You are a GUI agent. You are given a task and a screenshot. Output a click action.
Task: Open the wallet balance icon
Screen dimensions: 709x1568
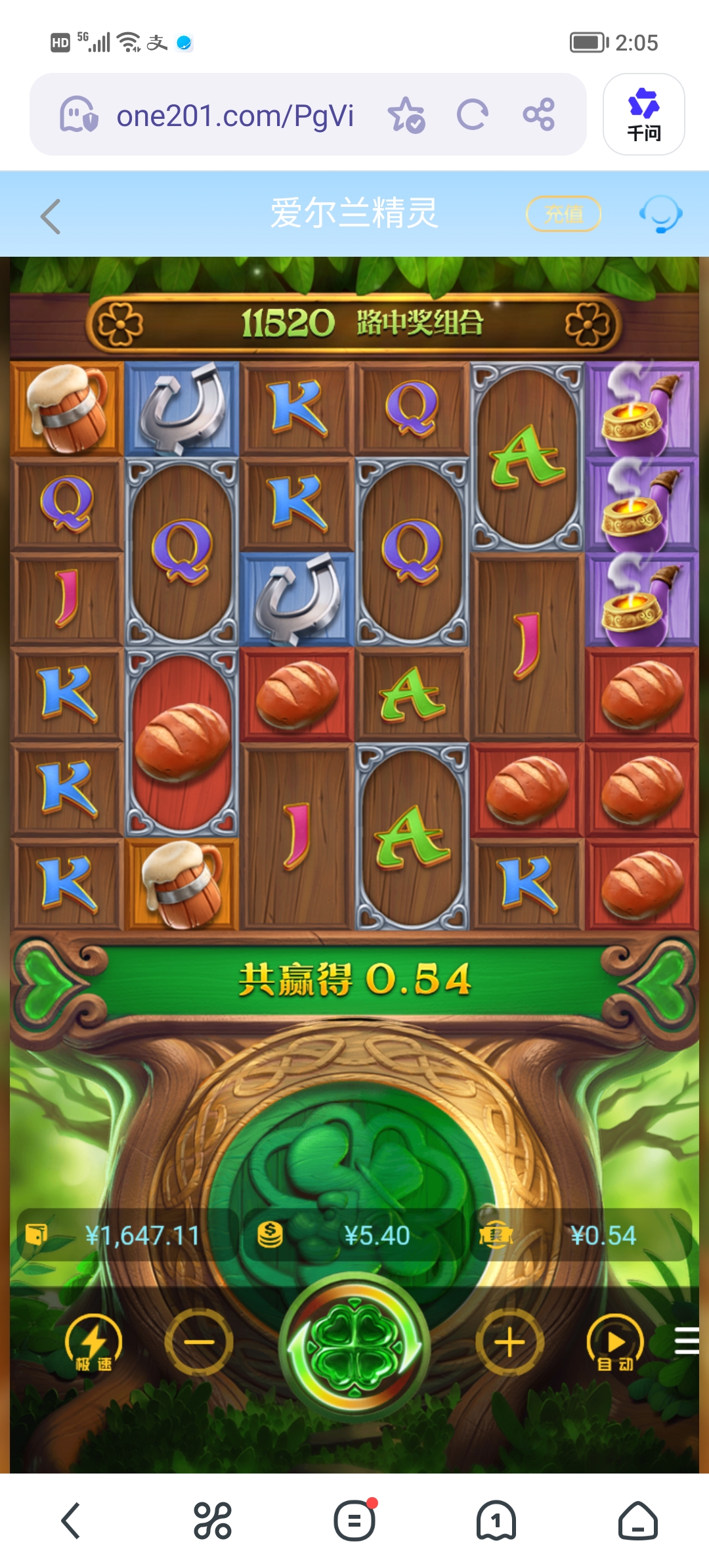pyautogui.click(x=36, y=1235)
